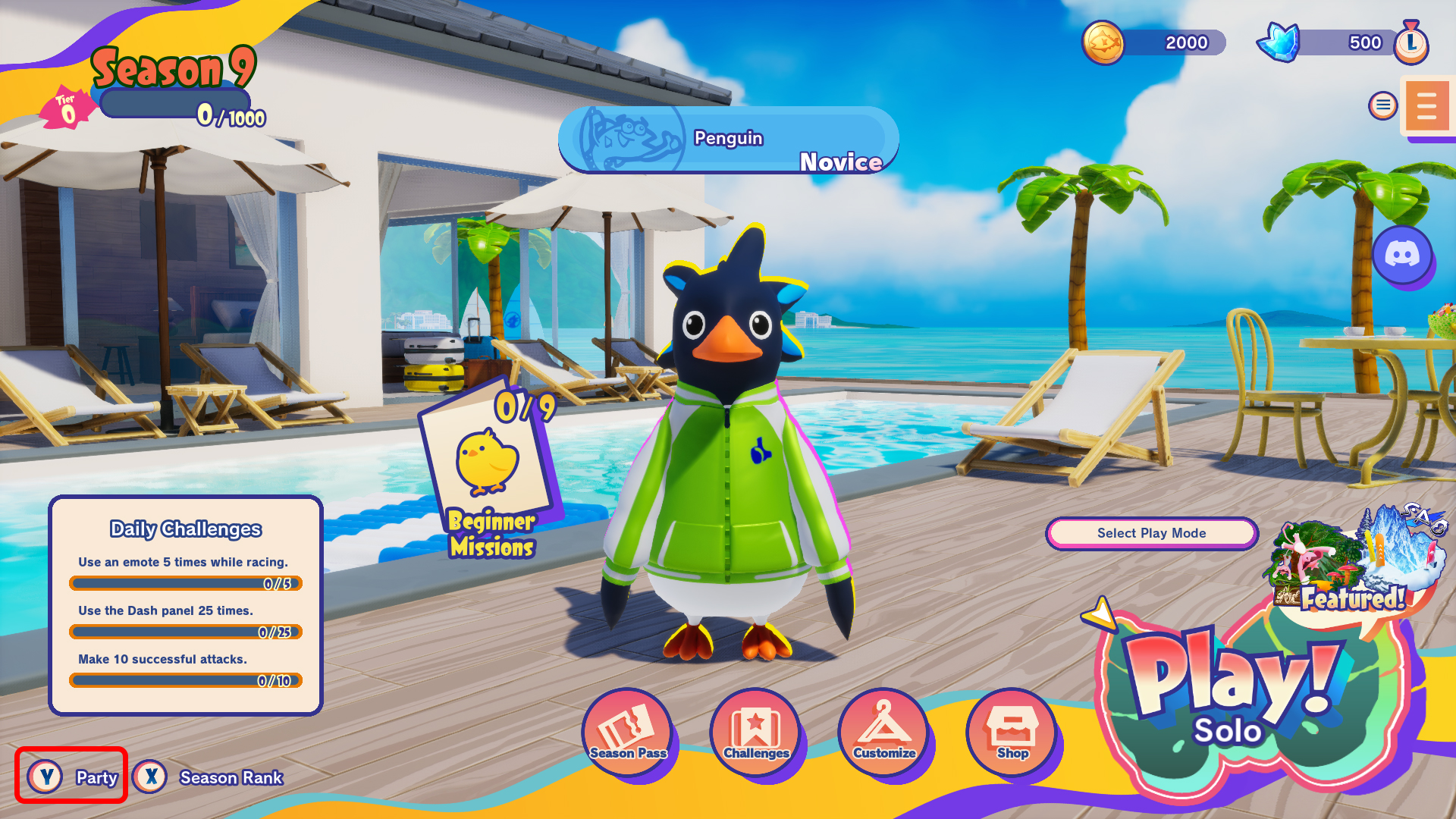Open the Party option
Viewport: 1456px width, 819px height.
click(71, 777)
